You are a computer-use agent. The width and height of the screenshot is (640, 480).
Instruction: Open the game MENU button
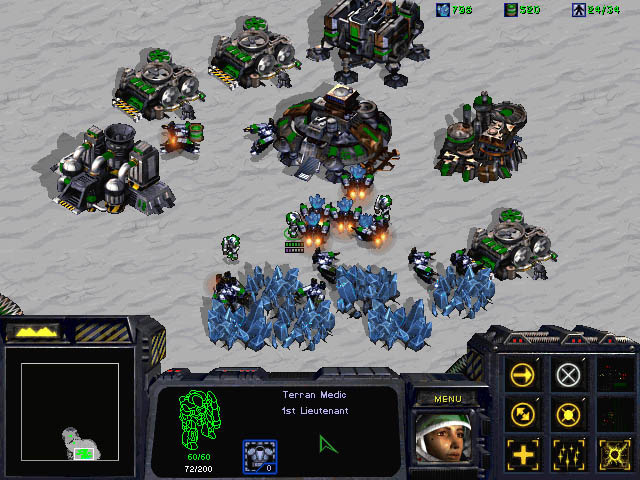click(446, 399)
